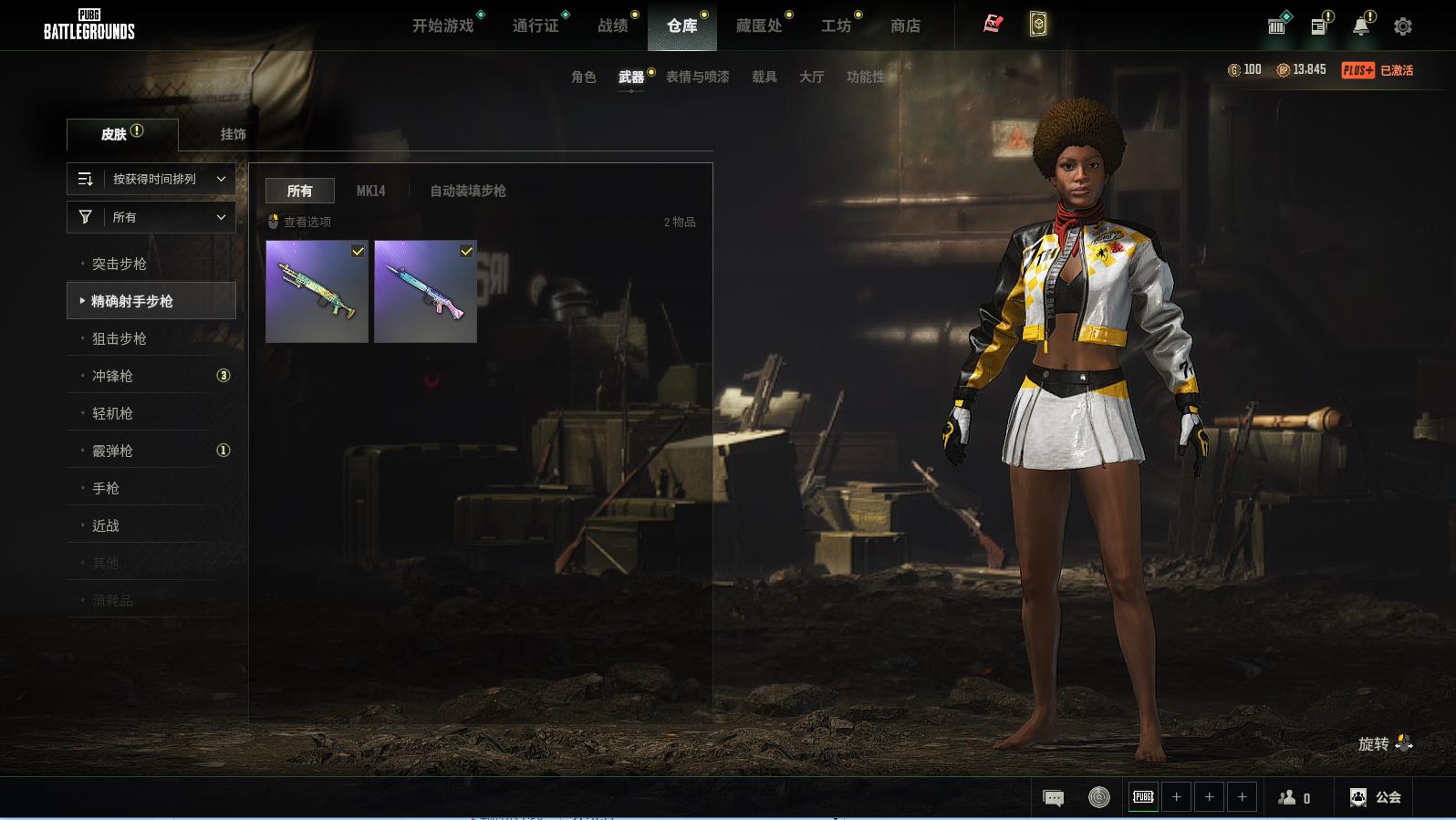Screen dimensions: 1456x820
Task: Open the 工坊 workshop page
Action: [836, 26]
